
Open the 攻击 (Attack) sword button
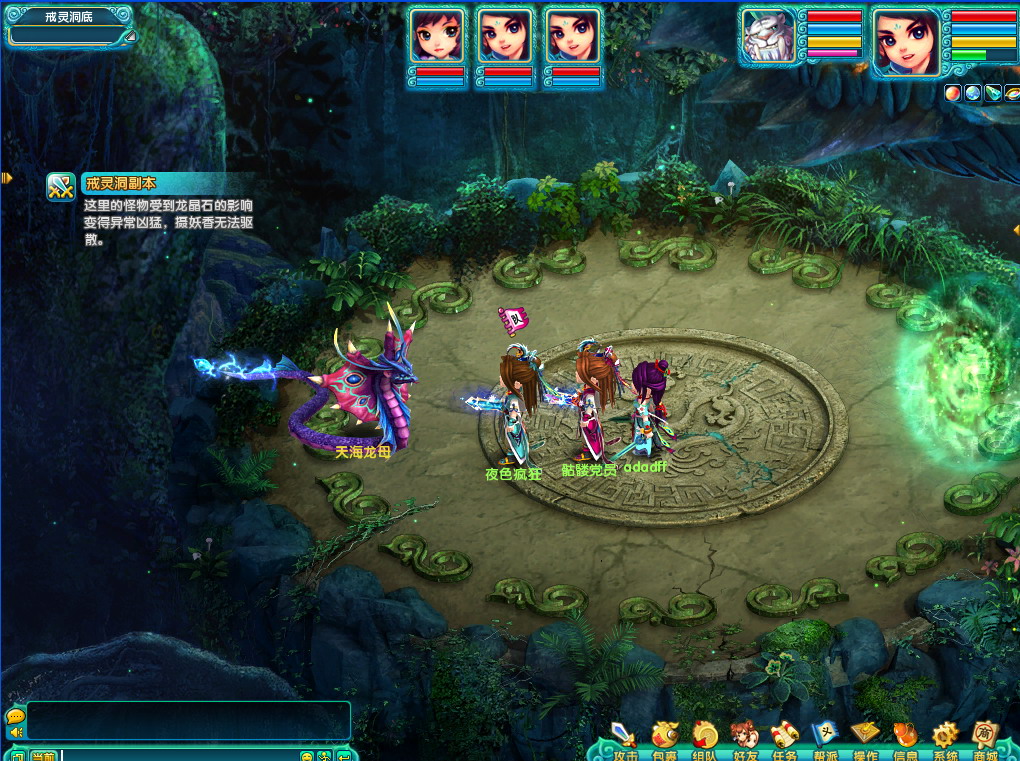pyautogui.click(x=625, y=737)
